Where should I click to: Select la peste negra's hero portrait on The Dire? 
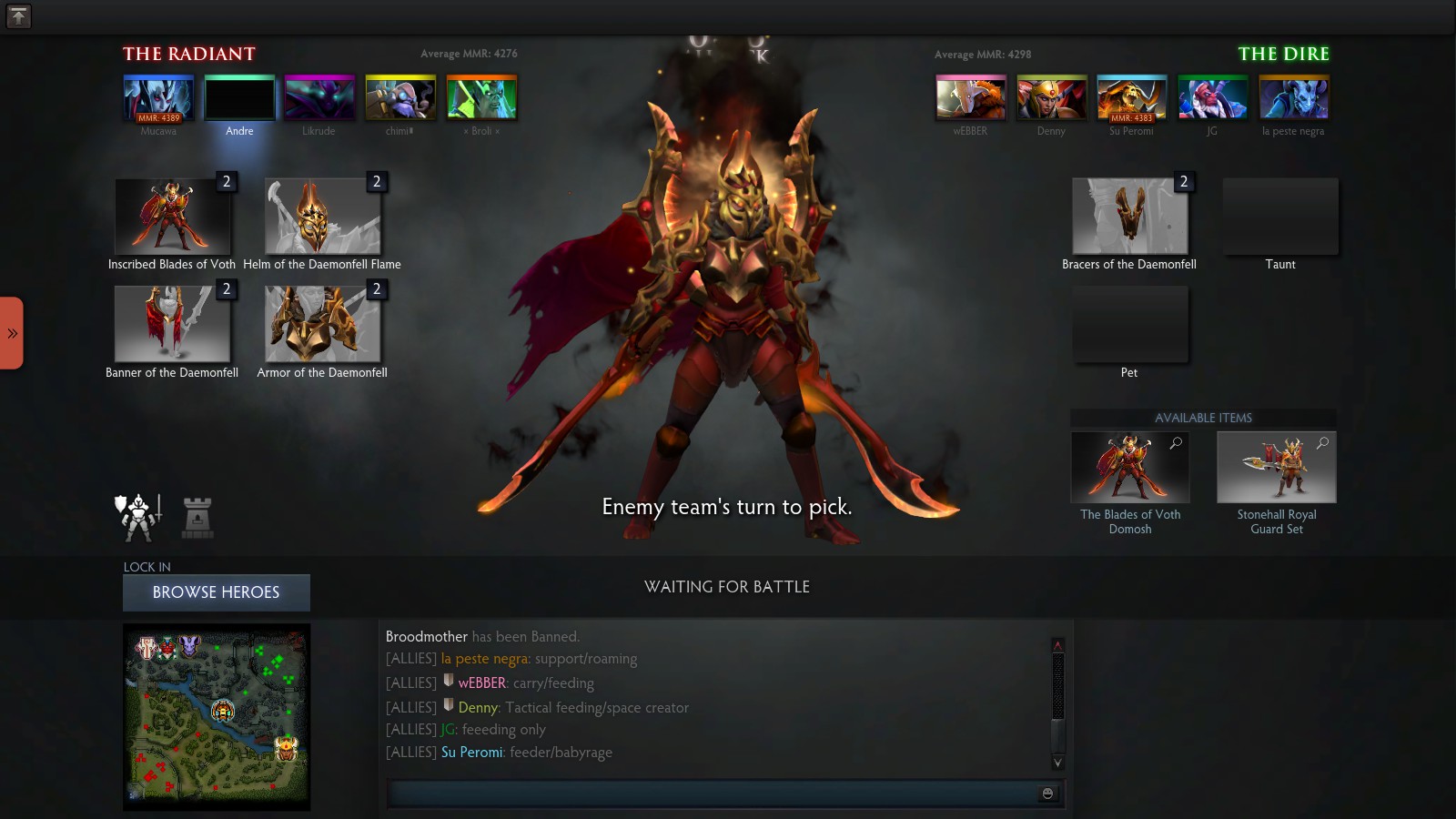(x=1293, y=98)
